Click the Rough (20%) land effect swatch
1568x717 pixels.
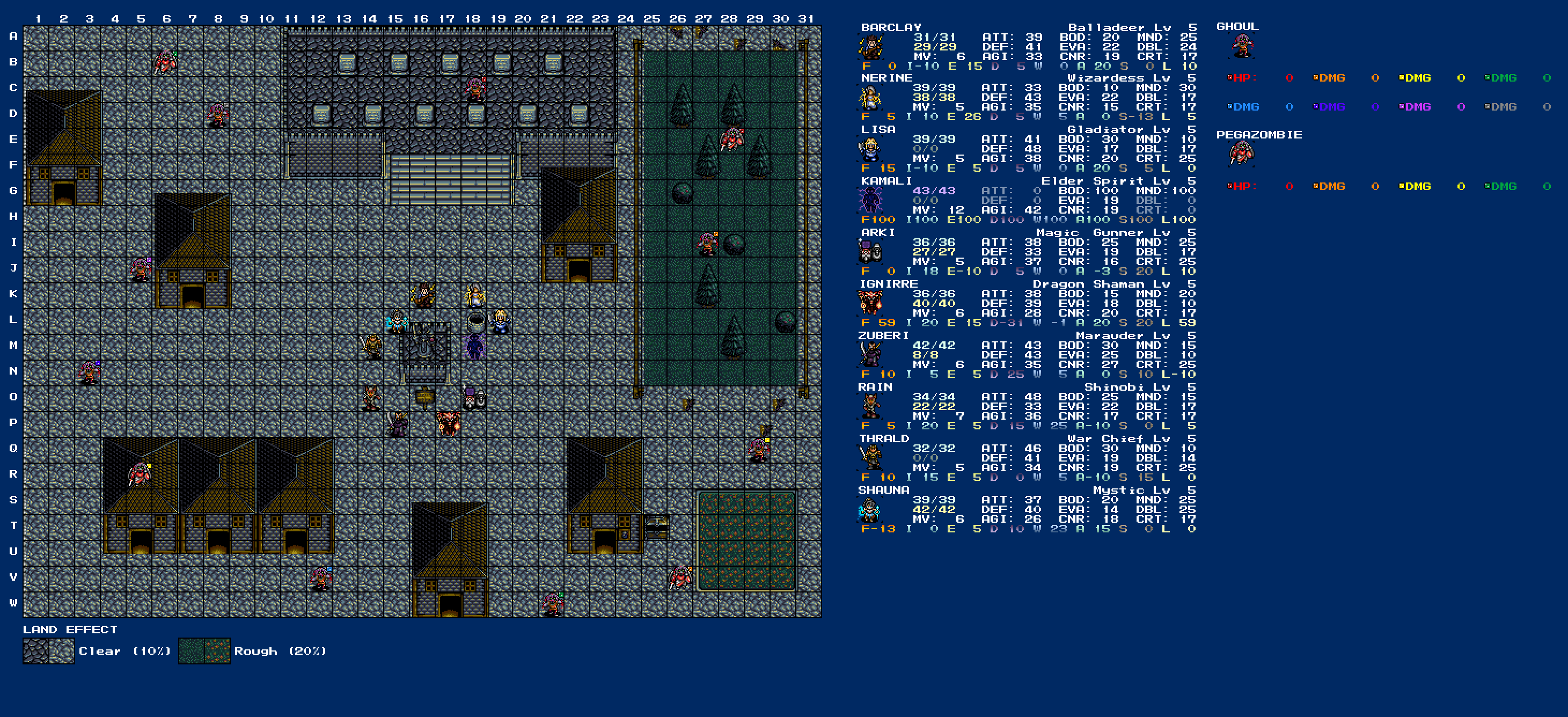[x=204, y=652]
